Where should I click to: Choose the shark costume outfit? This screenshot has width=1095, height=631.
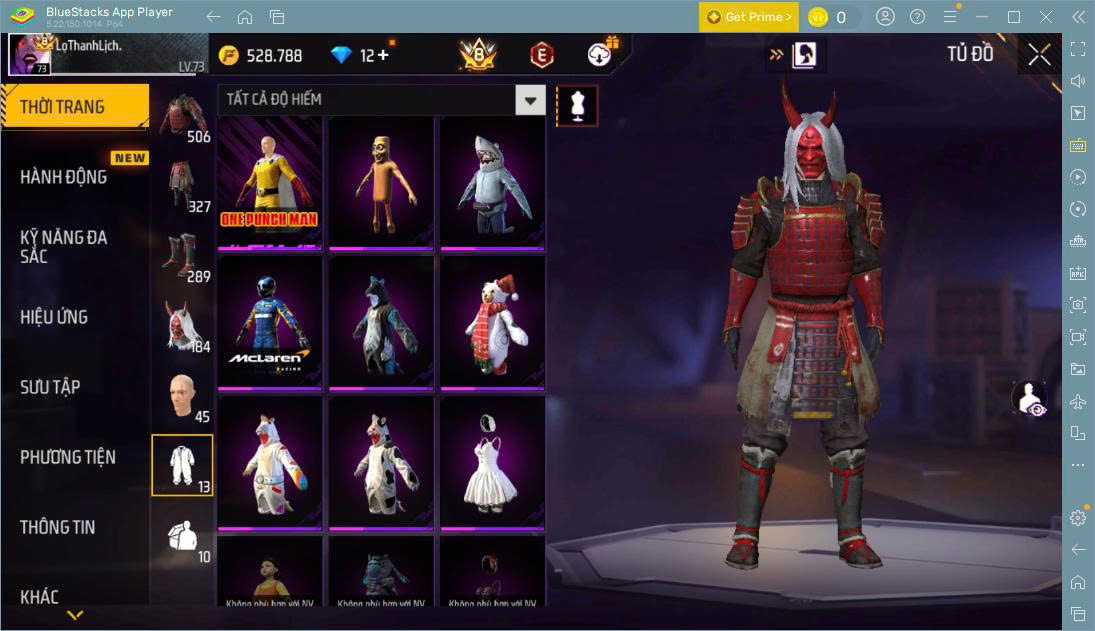[x=492, y=182]
